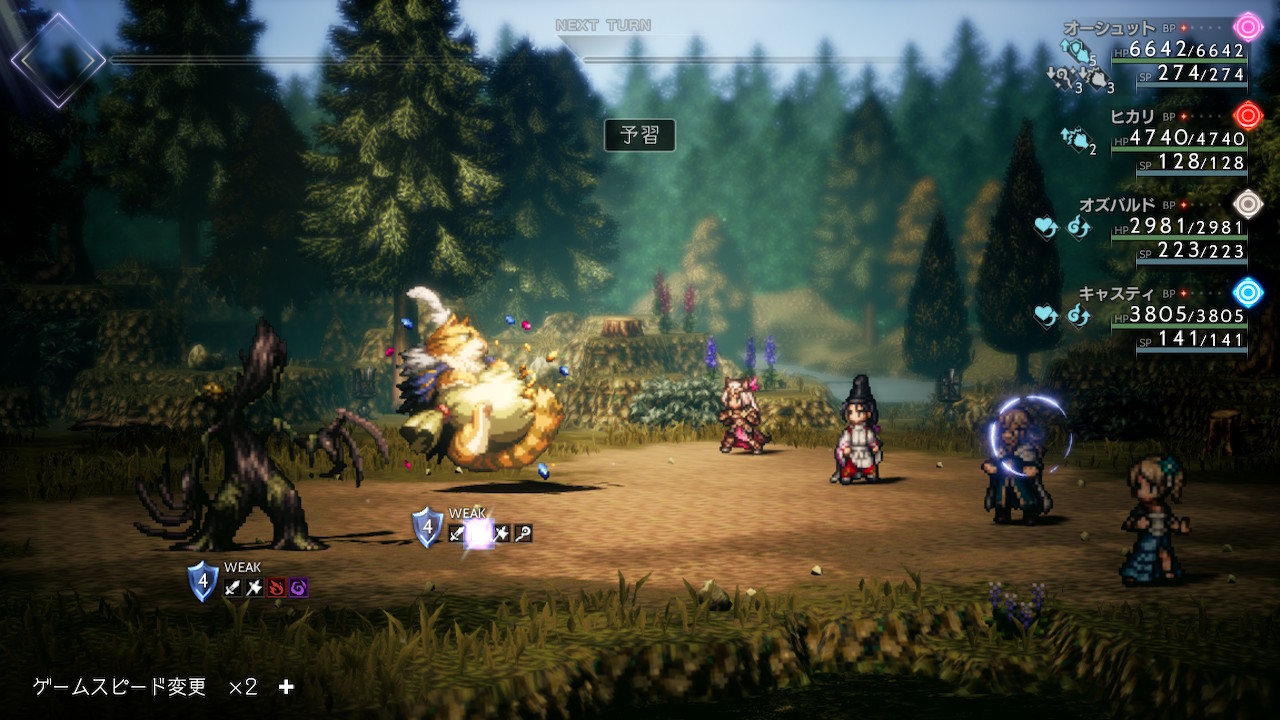Click オーシュット's pink latent power gauge
This screenshot has width=1280, height=720.
pos(1248,26)
